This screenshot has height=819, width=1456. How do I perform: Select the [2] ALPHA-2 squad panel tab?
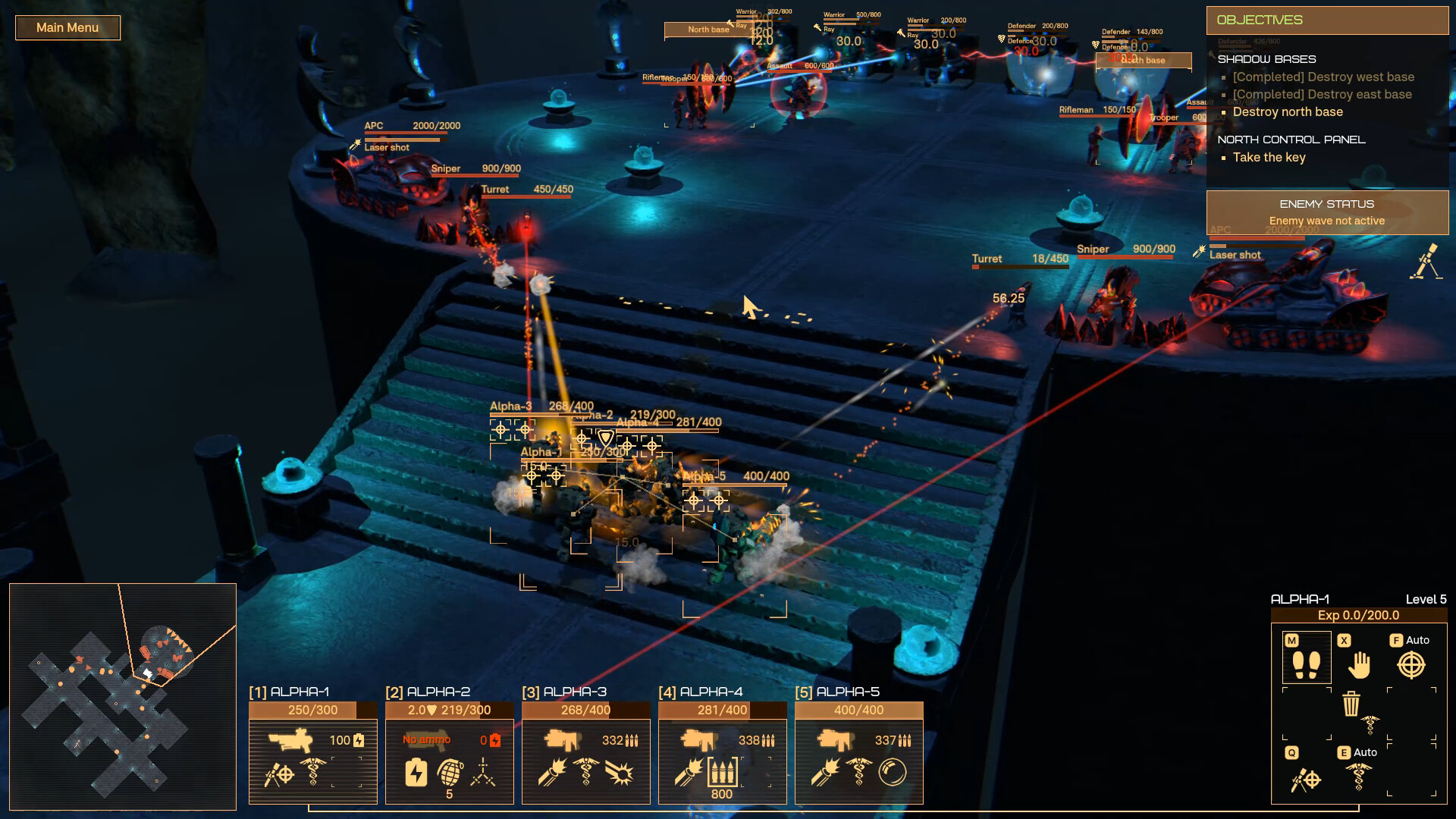click(x=428, y=692)
